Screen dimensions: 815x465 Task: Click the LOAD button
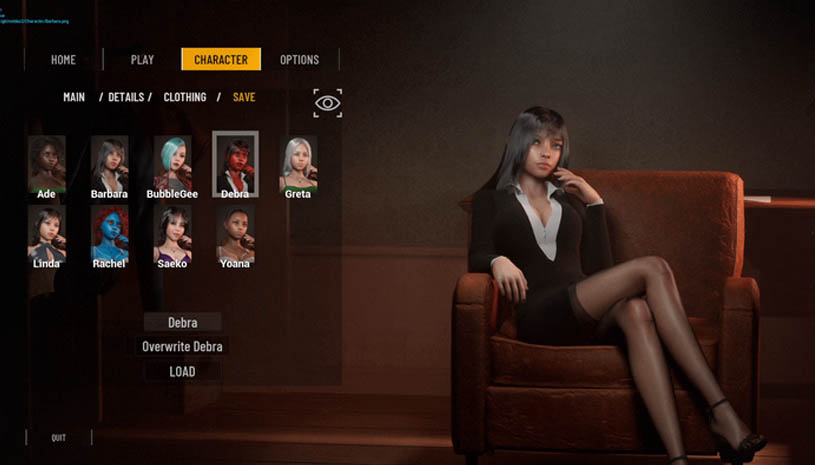coord(182,371)
